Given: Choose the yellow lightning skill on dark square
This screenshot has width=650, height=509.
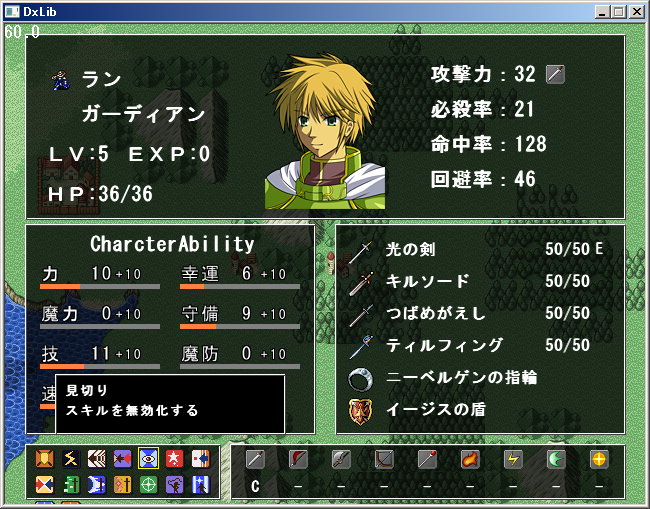Looking at the screenshot, I should 70,459.
